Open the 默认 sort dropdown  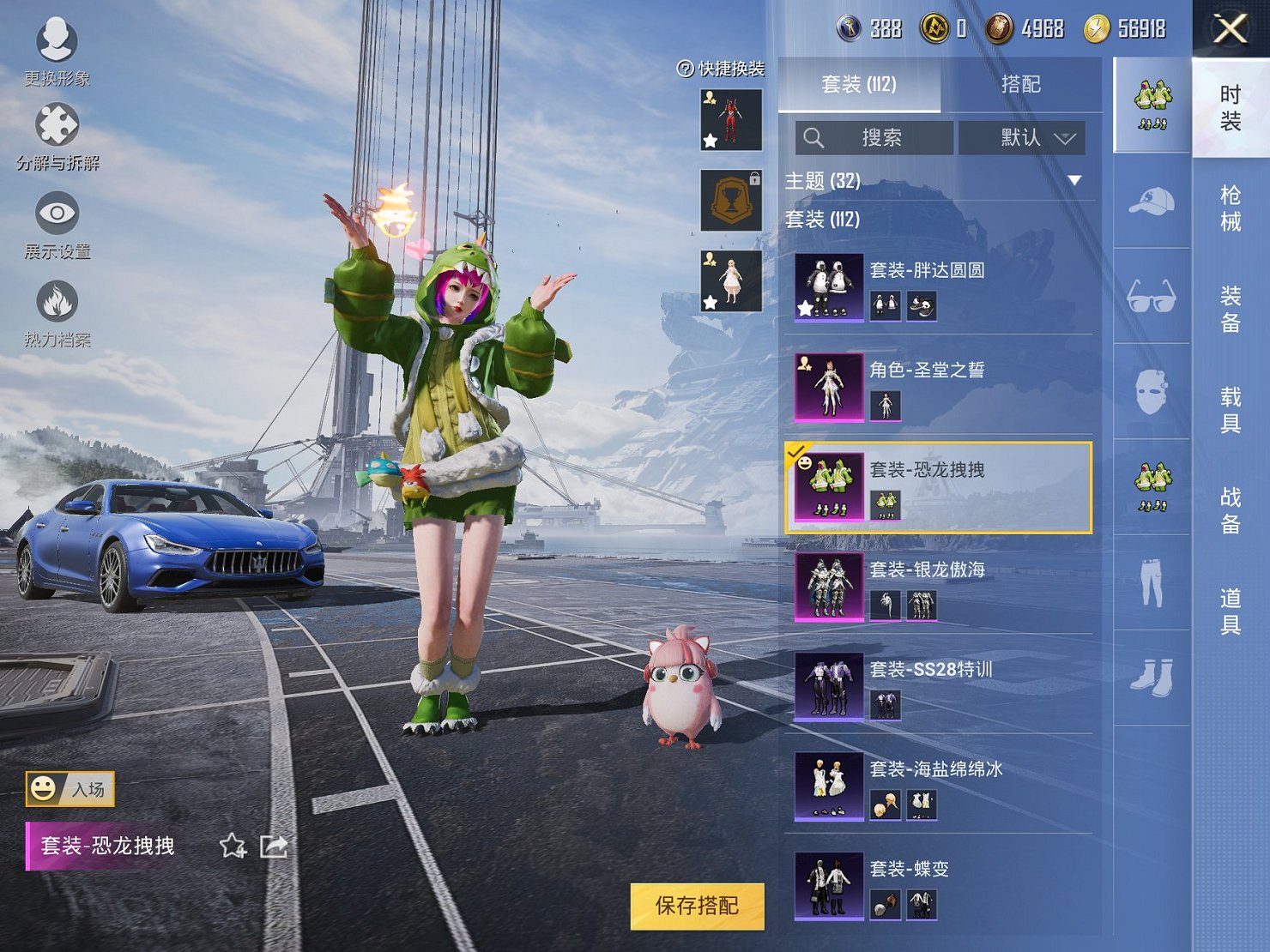tap(1021, 138)
